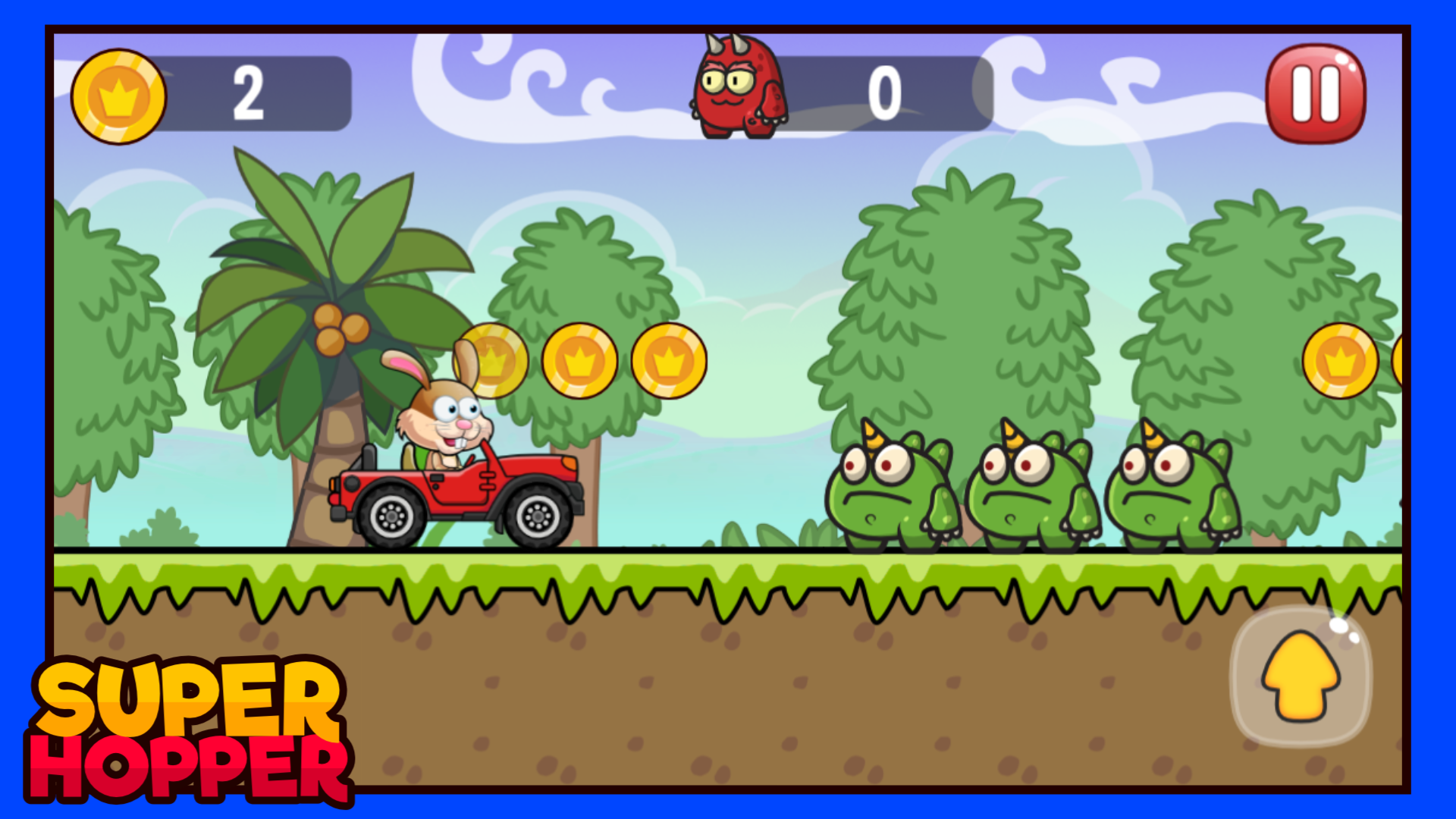This screenshot has height=819, width=1456.
Task: Tap the middle floating coin
Action: (x=581, y=362)
